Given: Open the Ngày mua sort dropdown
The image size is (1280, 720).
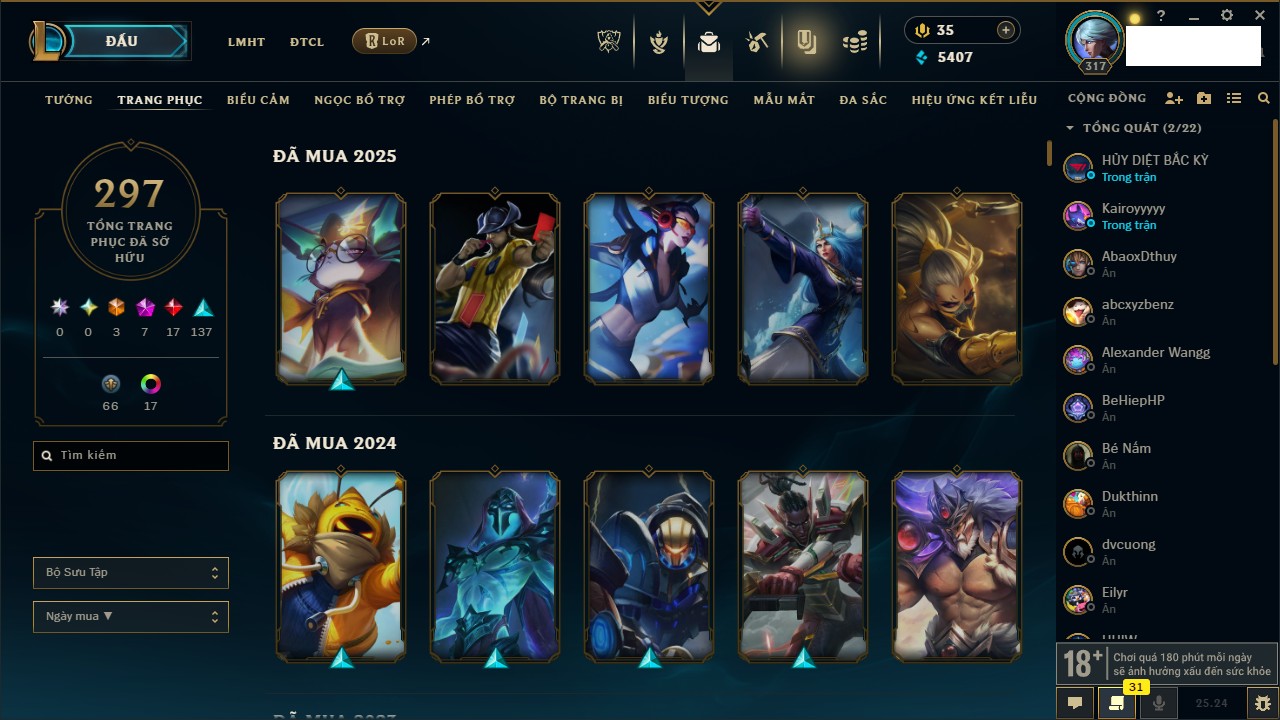Looking at the screenshot, I should pyautogui.click(x=131, y=617).
